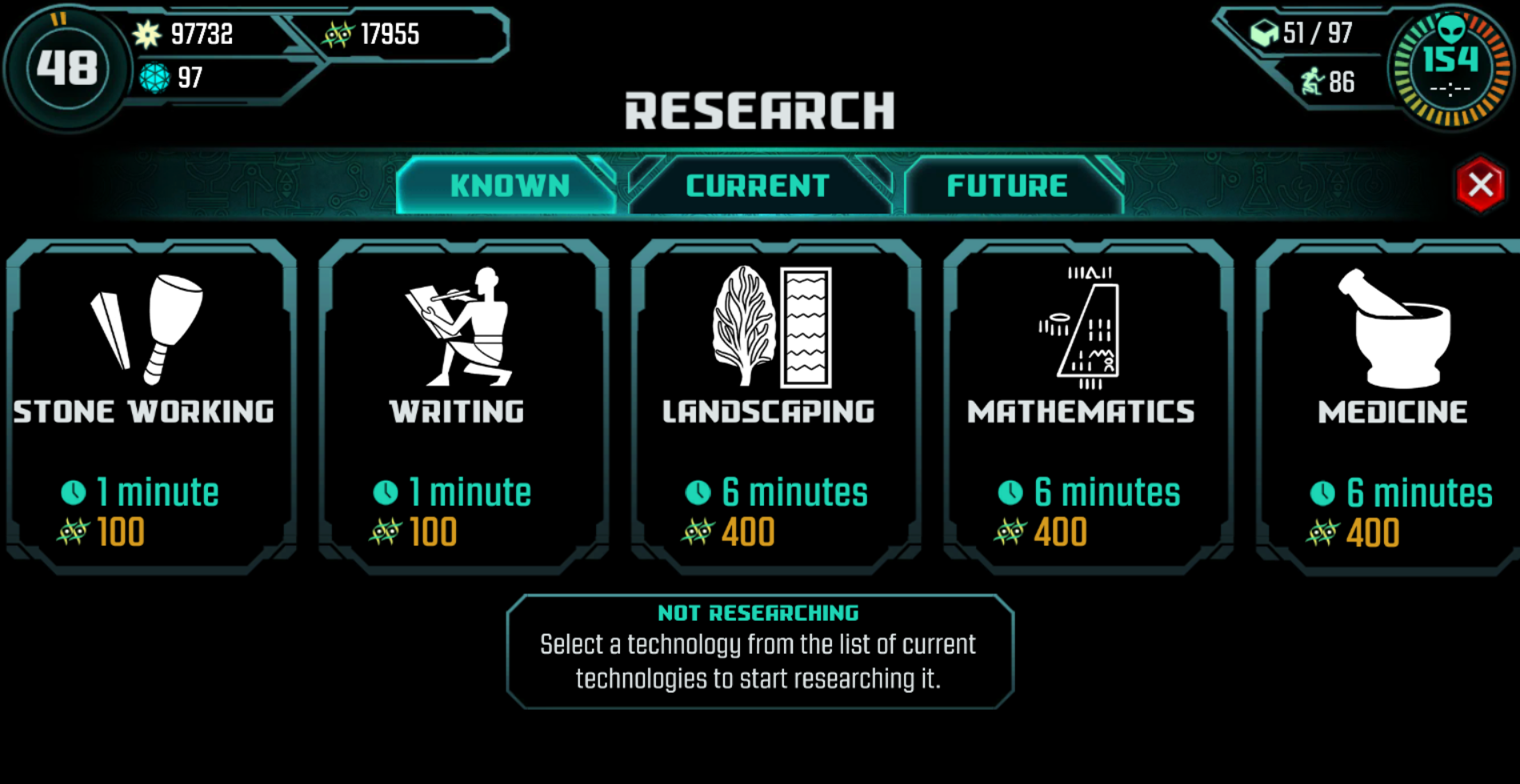The width and height of the screenshot is (1520, 784).
Task: Show the Future research tab
Action: click(1007, 186)
